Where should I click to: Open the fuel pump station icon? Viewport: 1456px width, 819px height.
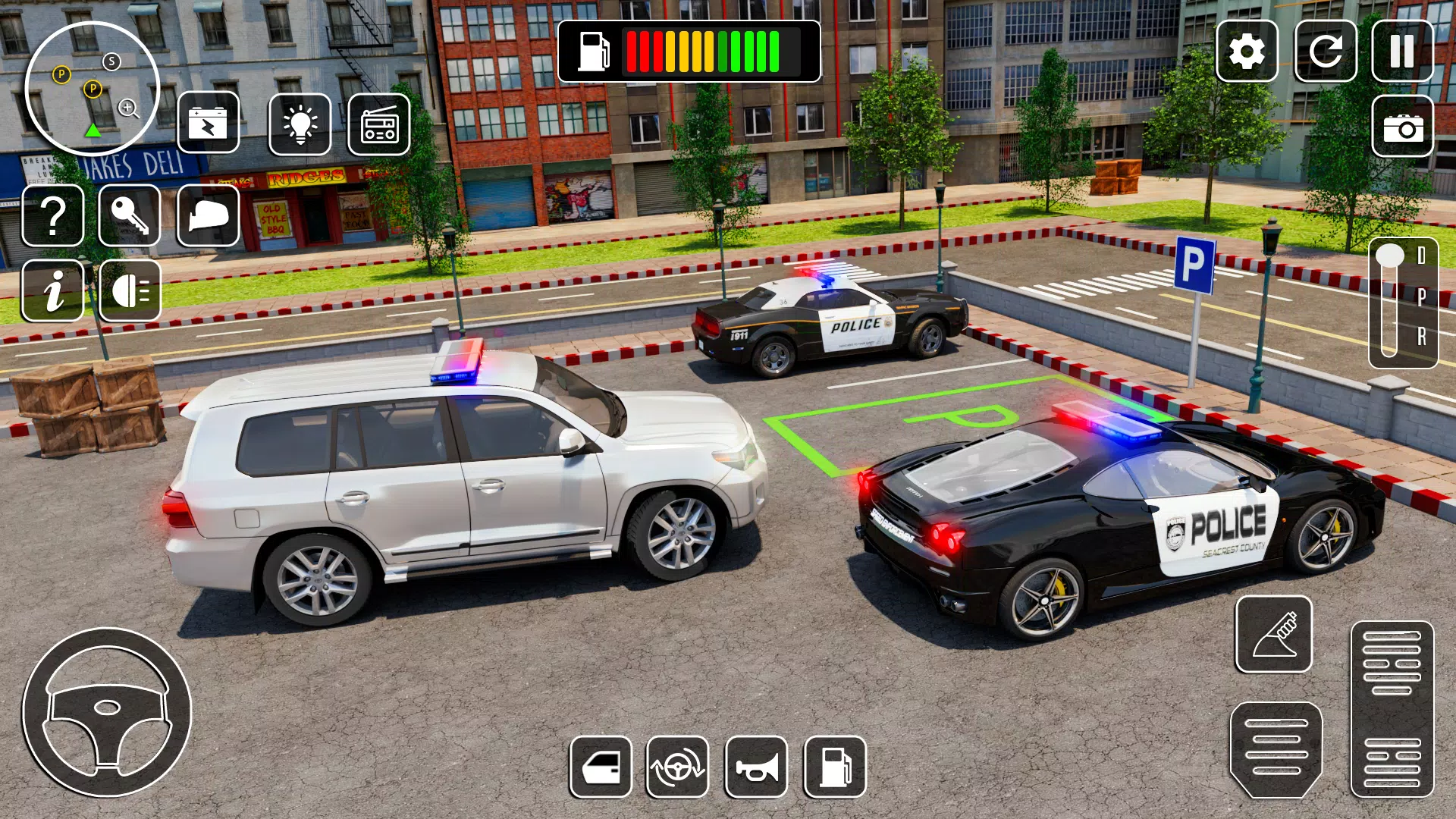[833, 767]
